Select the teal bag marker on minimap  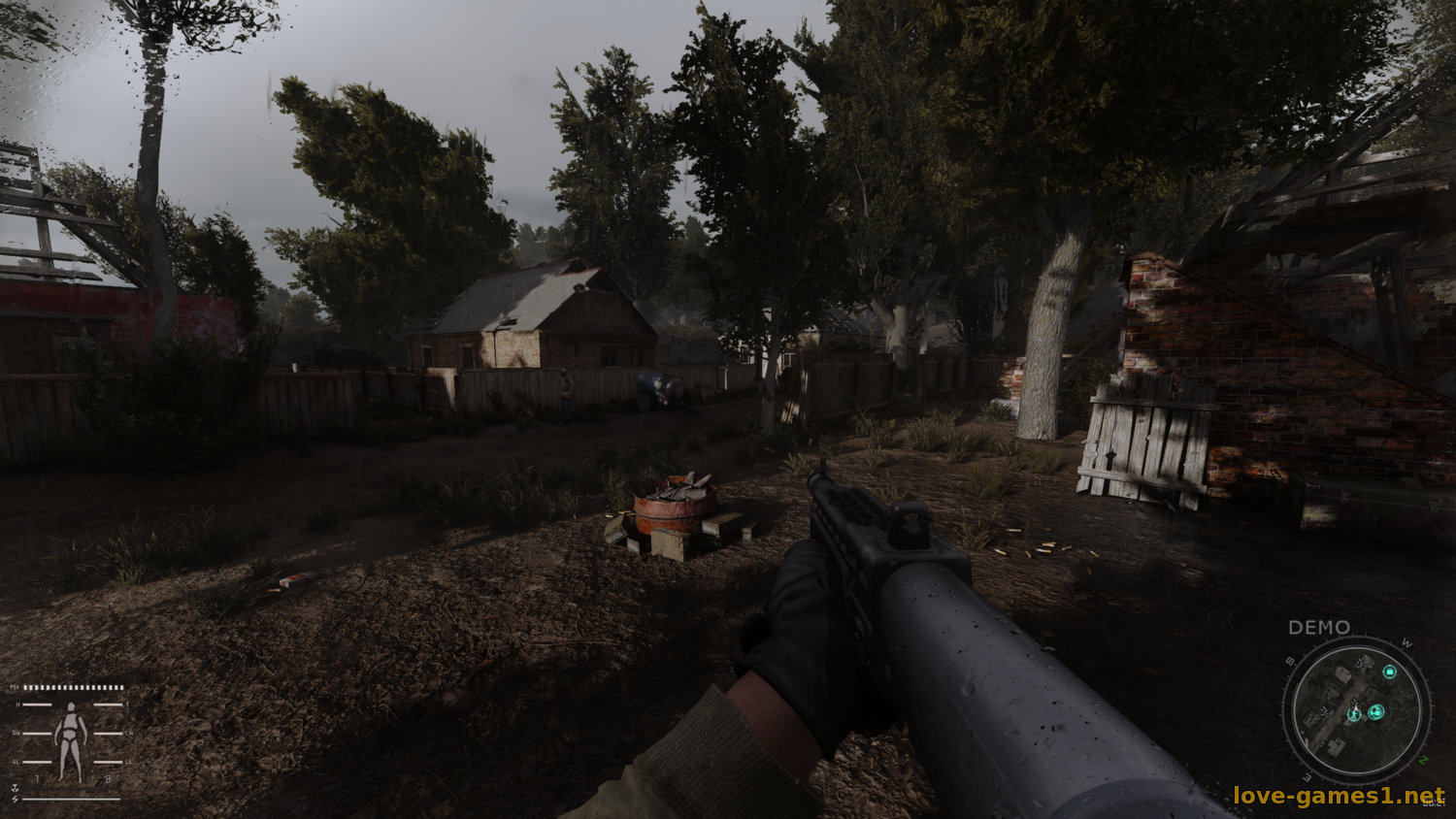pos(1389,672)
